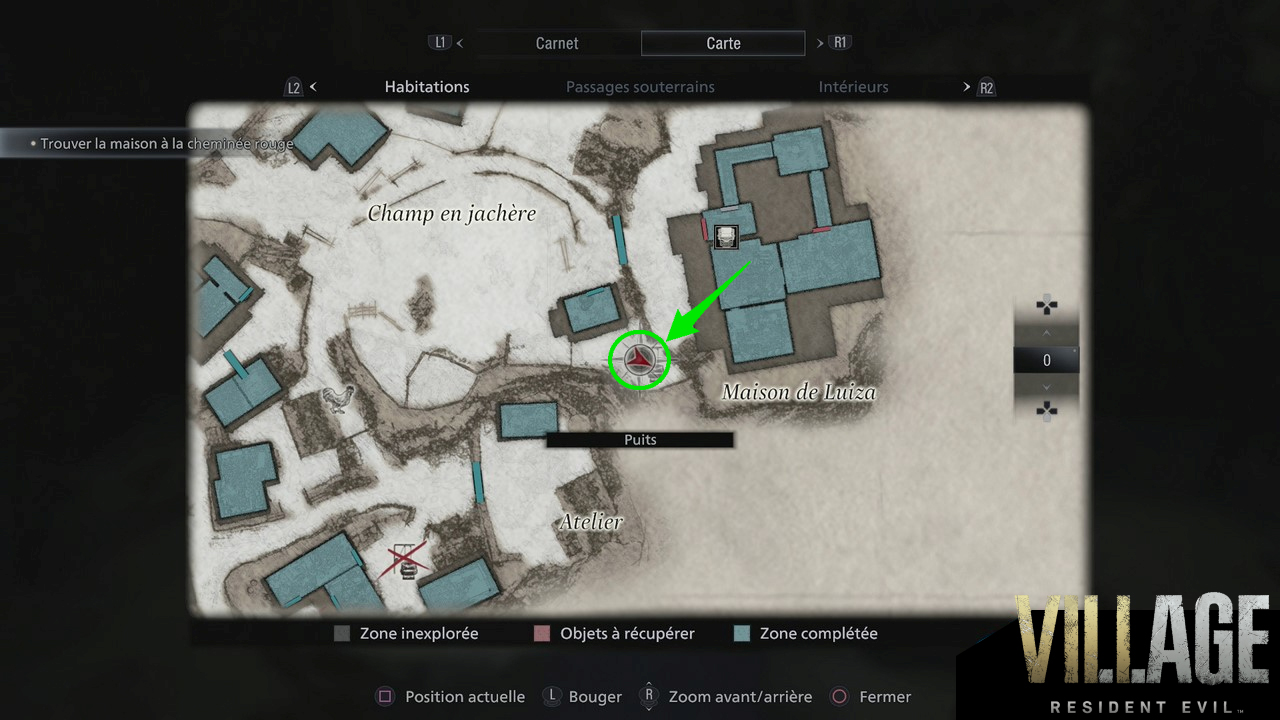Select the player position marker at the well

tap(638, 359)
